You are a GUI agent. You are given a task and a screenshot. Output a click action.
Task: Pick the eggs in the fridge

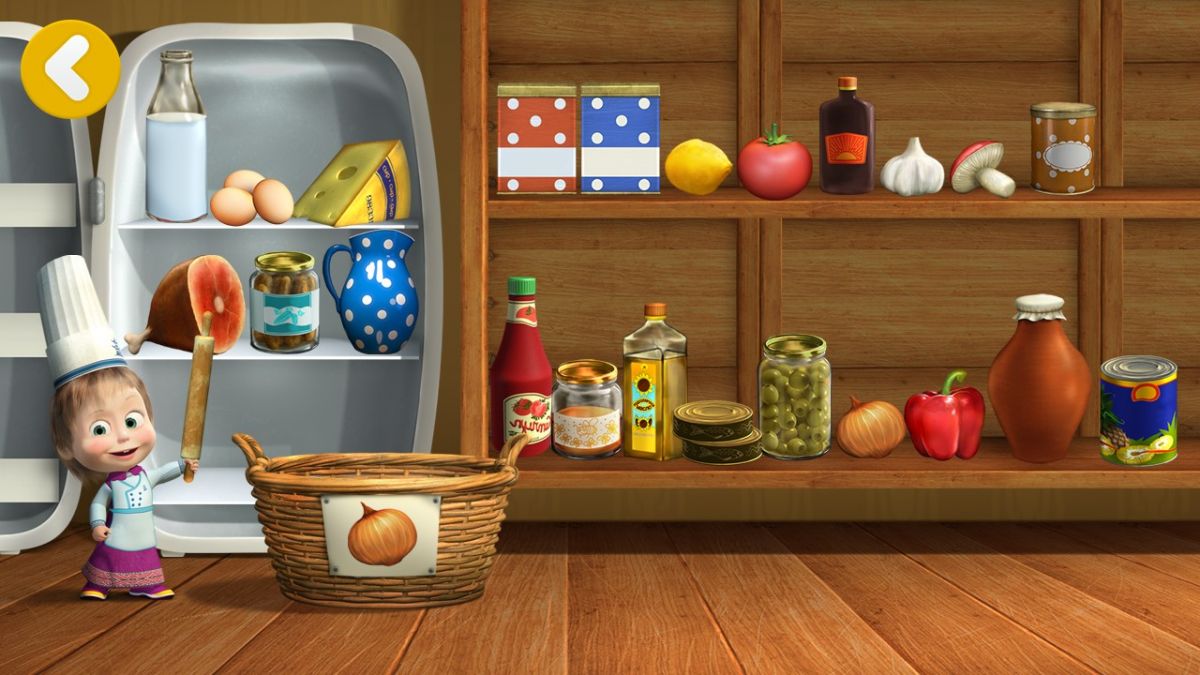[x=251, y=198]
